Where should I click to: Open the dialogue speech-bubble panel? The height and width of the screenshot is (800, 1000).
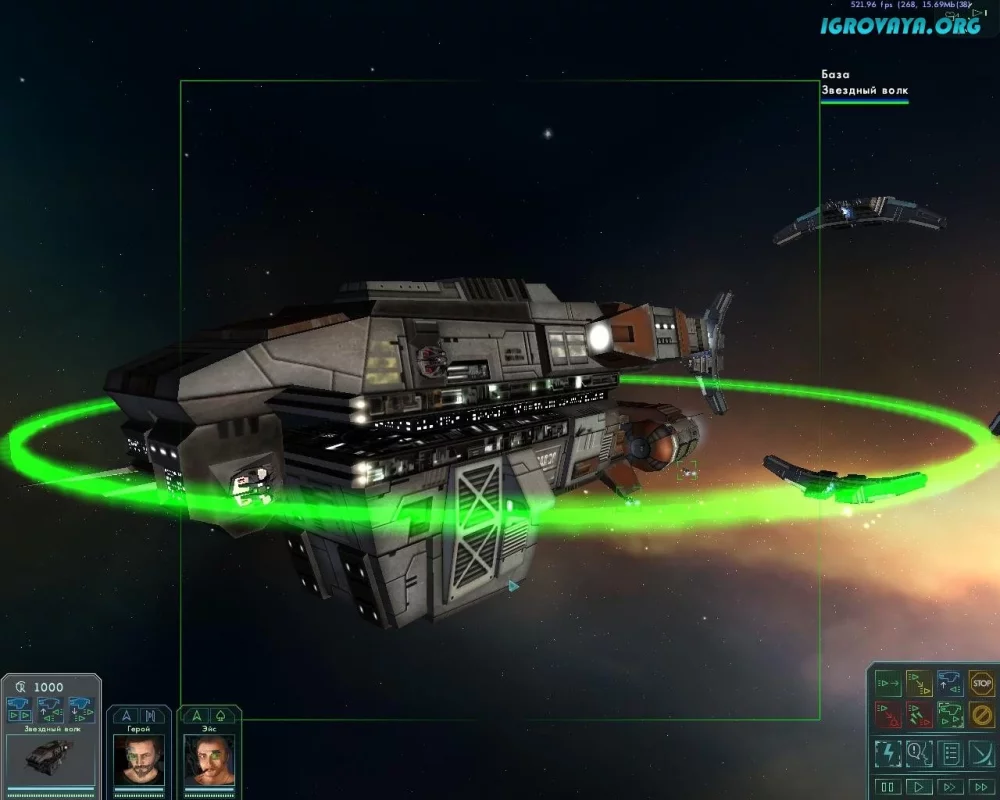(x=919, y=753)
